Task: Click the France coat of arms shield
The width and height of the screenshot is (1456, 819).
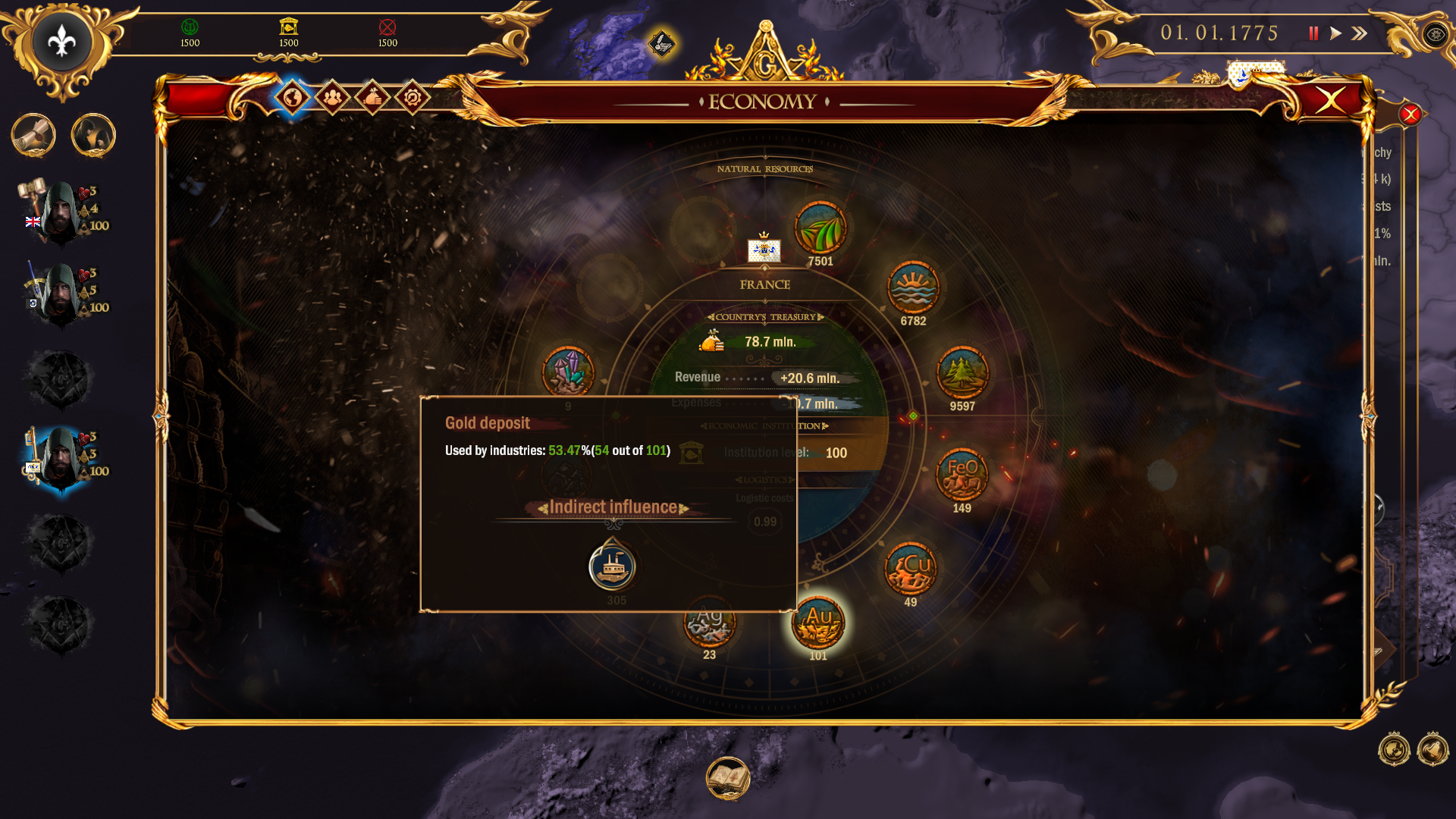Action: click(x=764, y=251)
